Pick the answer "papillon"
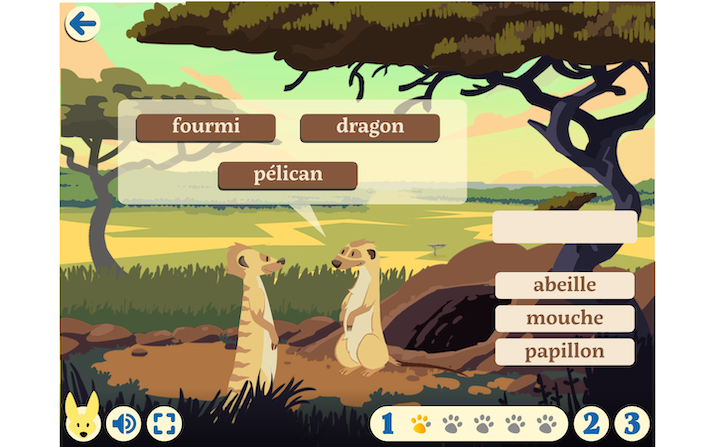This screenshot has height=447, width=715. pyautogui.click(x=565, y=352)
